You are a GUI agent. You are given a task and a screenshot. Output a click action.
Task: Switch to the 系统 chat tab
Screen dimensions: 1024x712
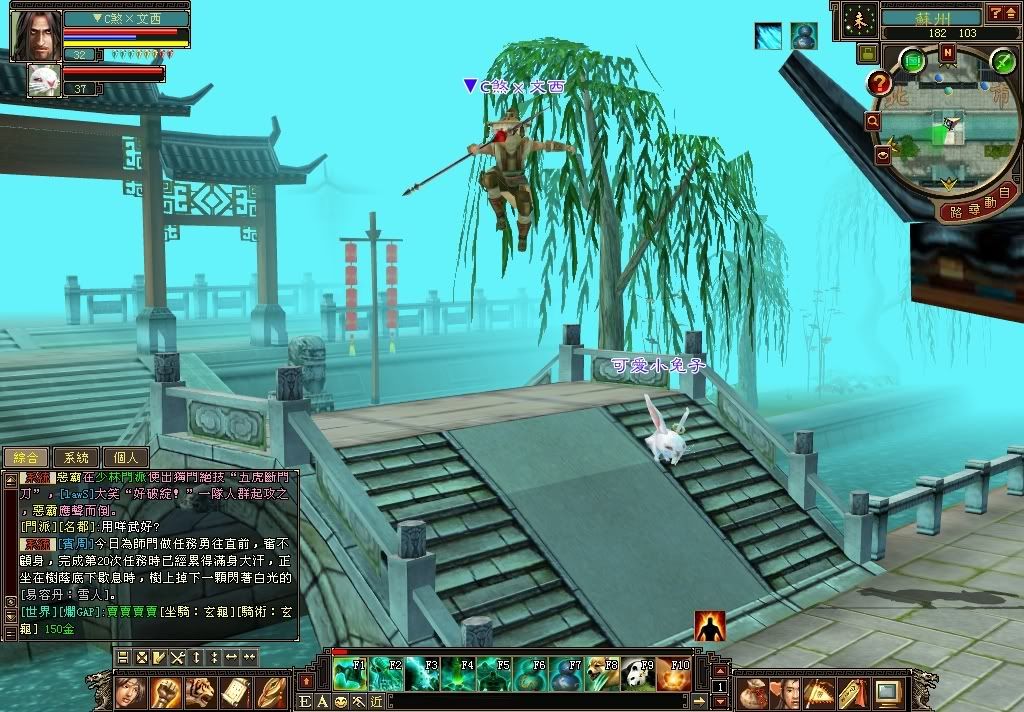click(76, 458)
